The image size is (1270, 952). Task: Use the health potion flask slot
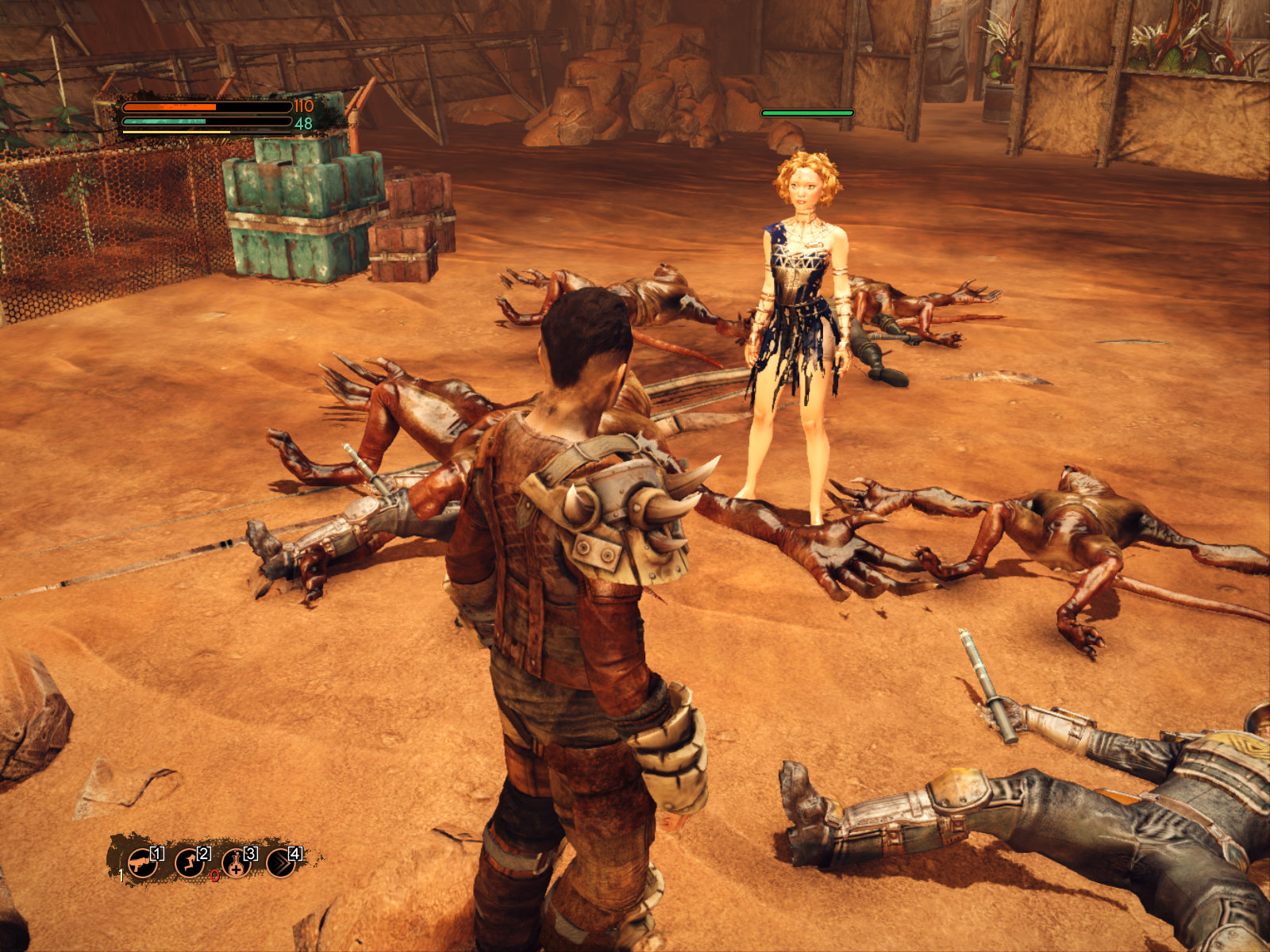(x=235, y=863)
